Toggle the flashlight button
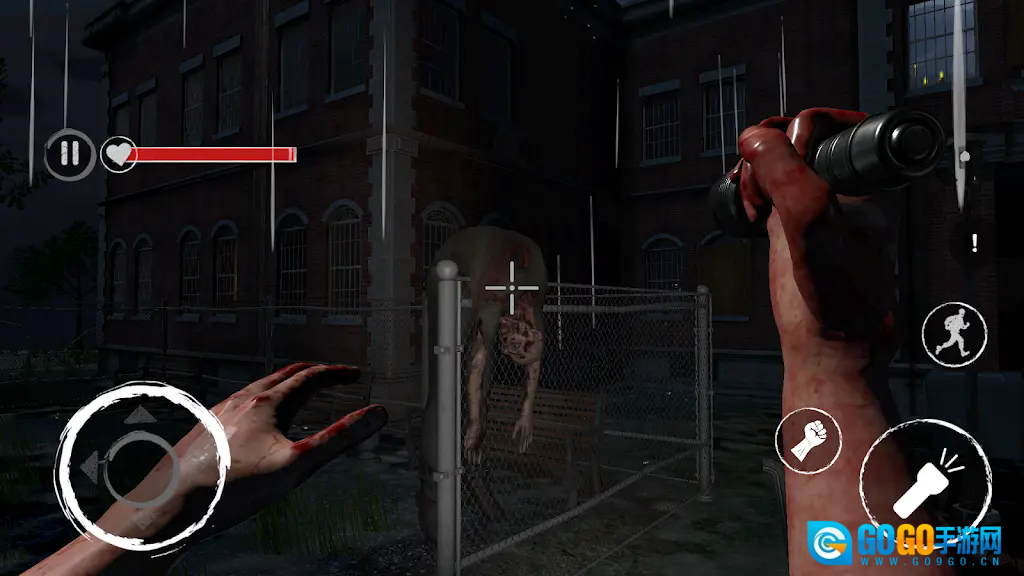This screenshot has height=576, width=1024. pos(926,485)
